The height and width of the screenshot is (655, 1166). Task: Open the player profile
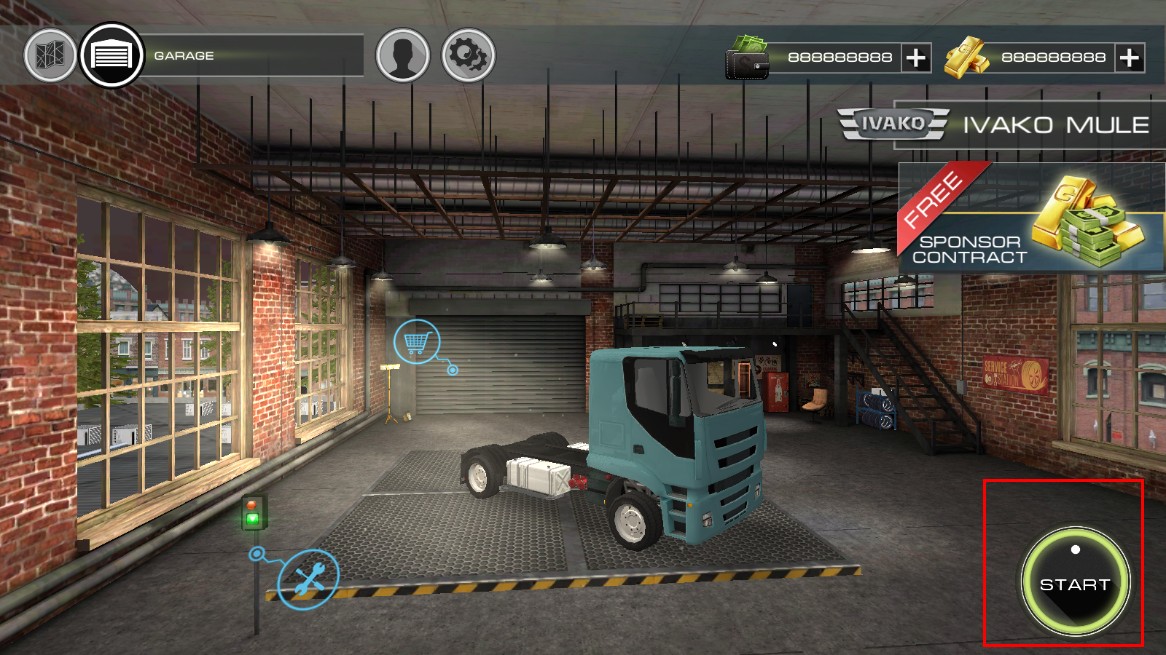(402, 55)
